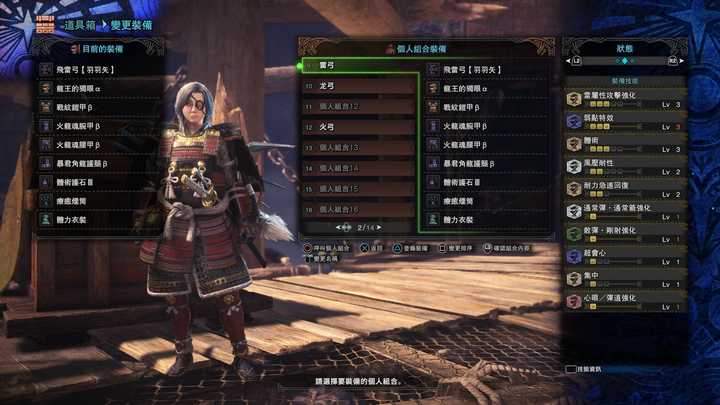720x405 pixels.
Task: Choose the 個人組合14 loadout slot
Action: (x=360, y=169)
